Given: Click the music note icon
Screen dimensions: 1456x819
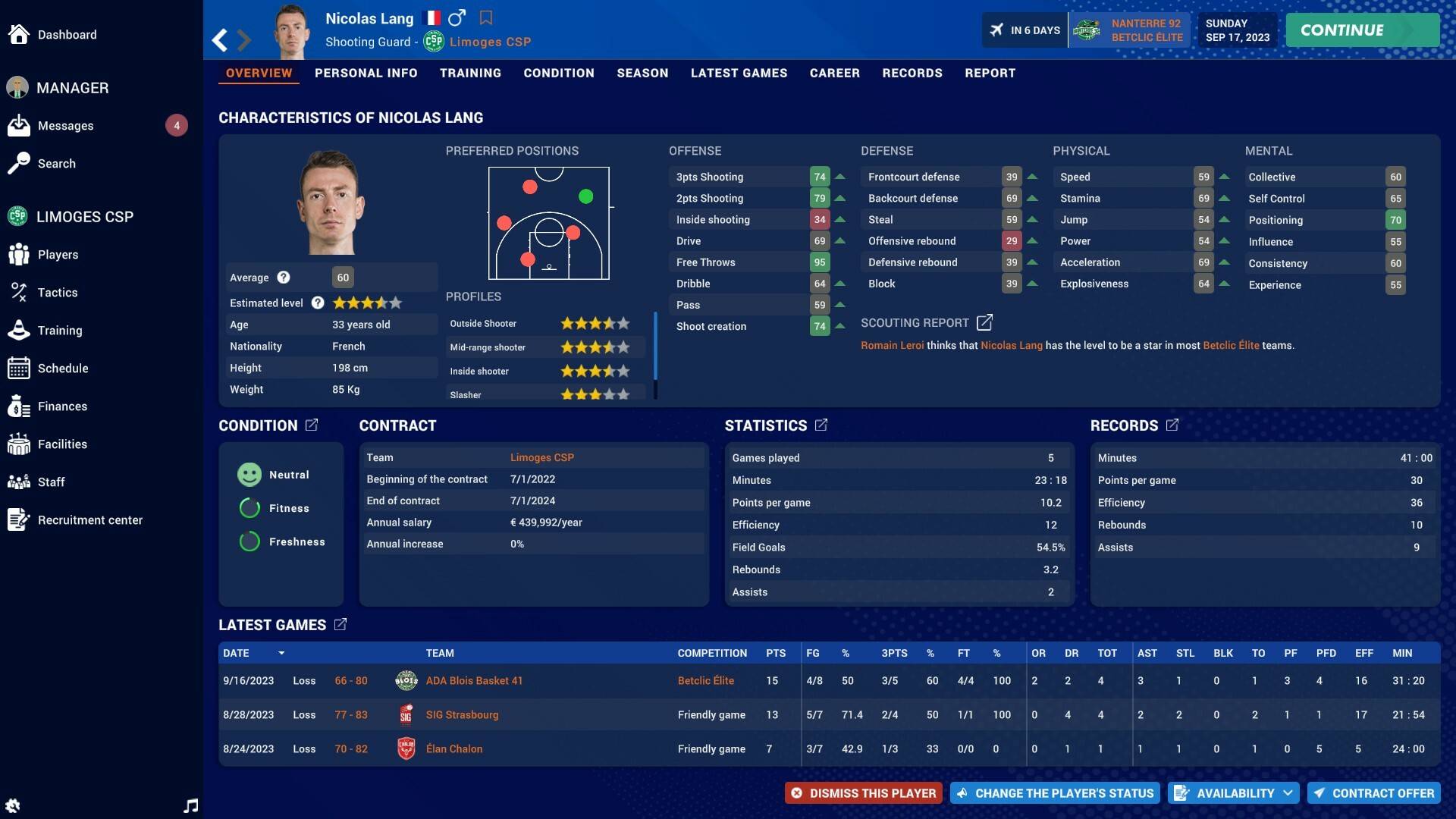Looking at the screenshot, I should coord(190,805).
